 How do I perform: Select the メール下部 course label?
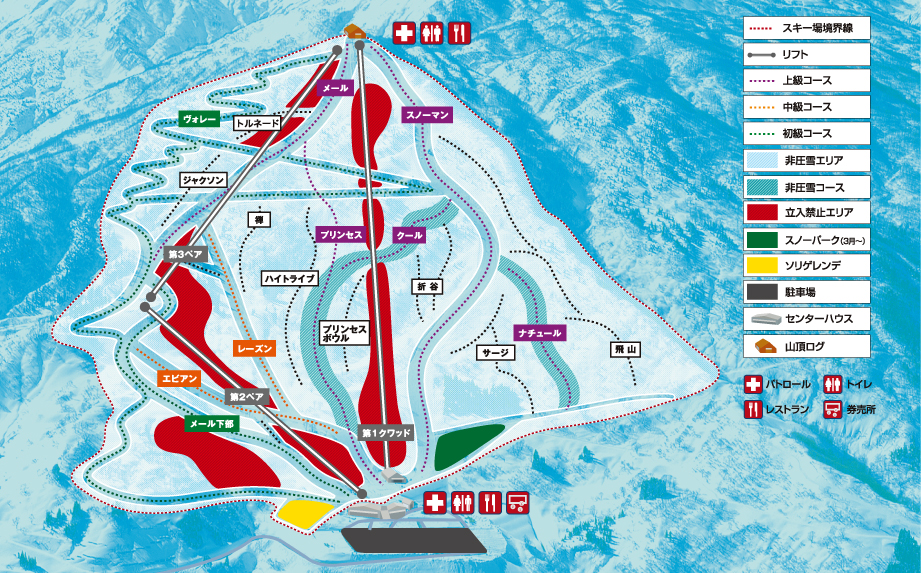pyautogui.click(x=213, y=423)
